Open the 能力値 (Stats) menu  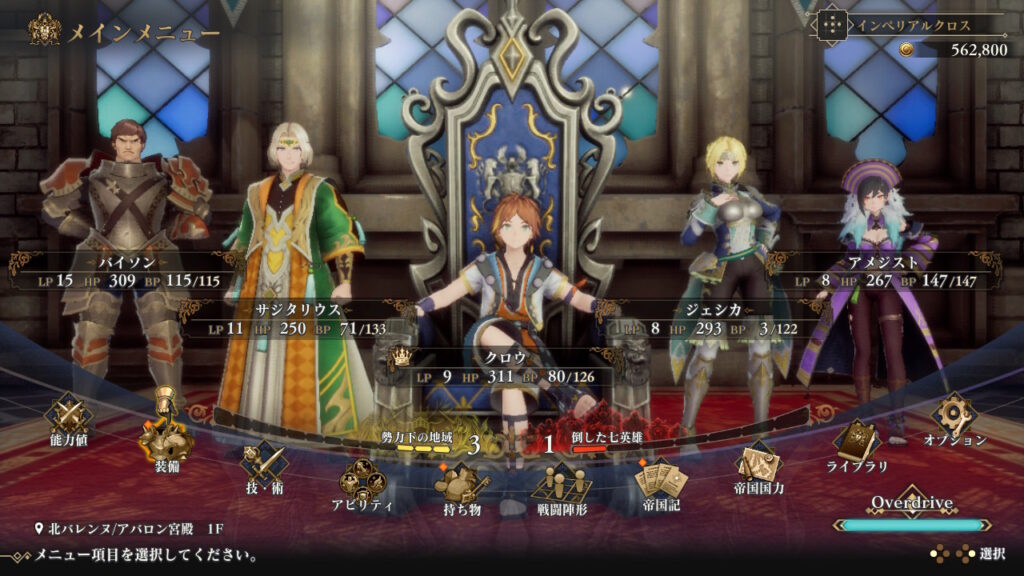click(x=69, y=416)
